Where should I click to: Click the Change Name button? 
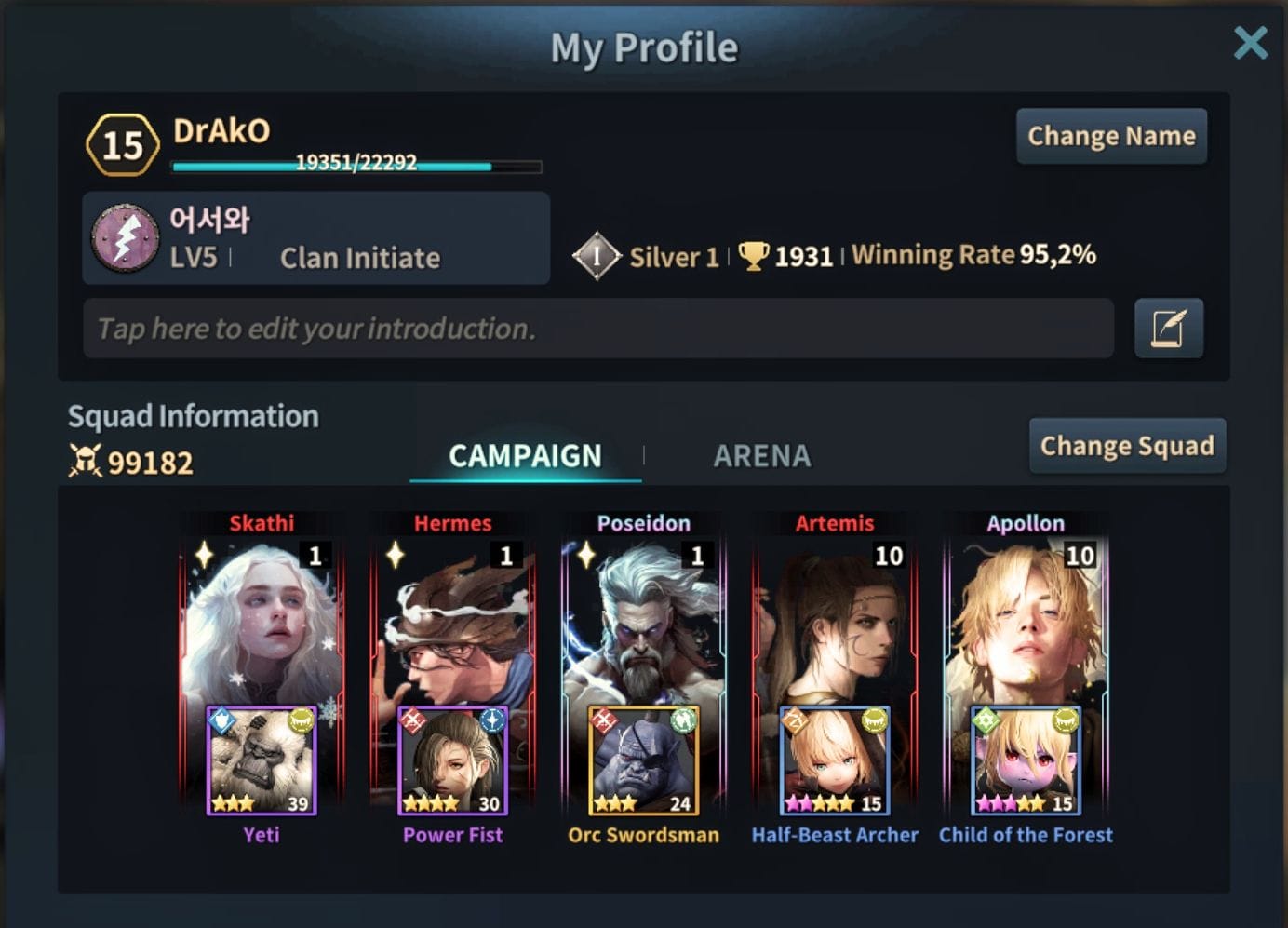click(x=1111, y=136)
